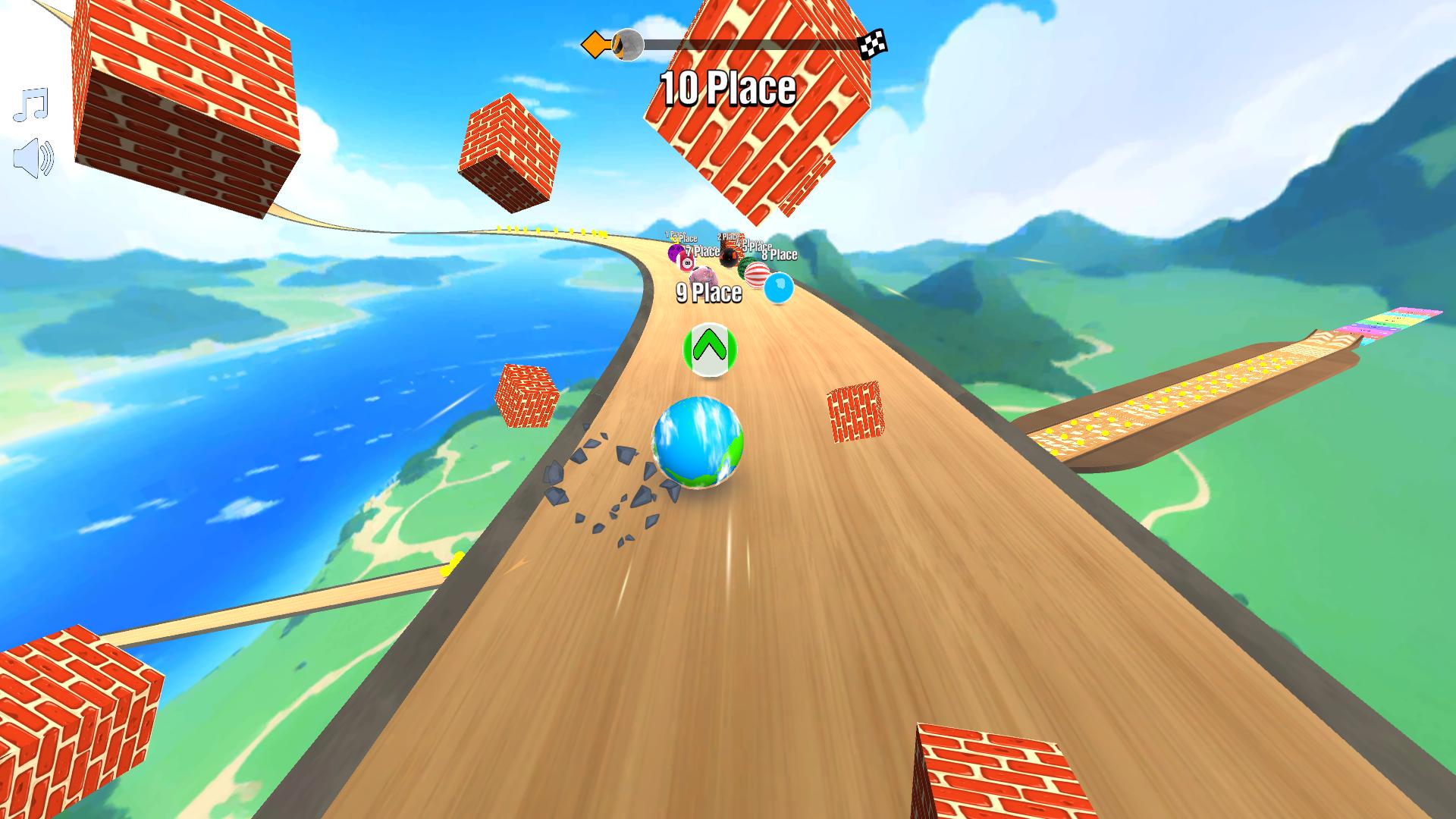Click the black lava ball in 4 Place
The width and height of the screenshot is (1456, 819).
(730, 259)
